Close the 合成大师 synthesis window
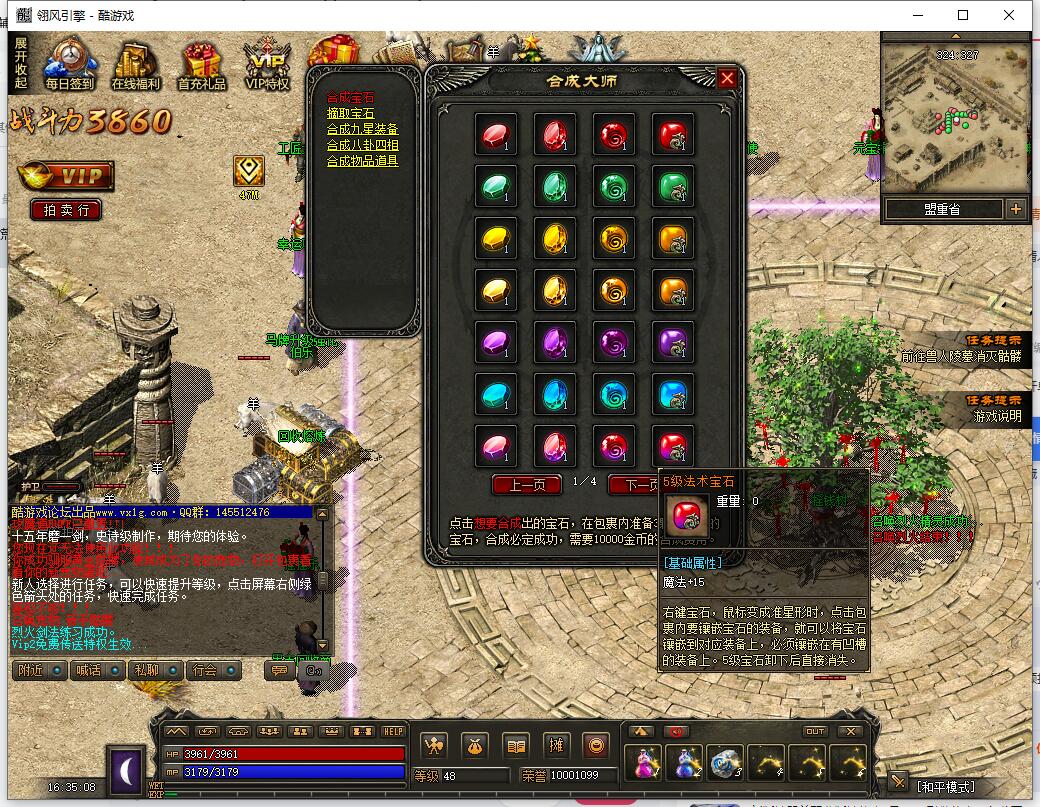Viewport: 1040px width, 807px height. pos(727,79)
